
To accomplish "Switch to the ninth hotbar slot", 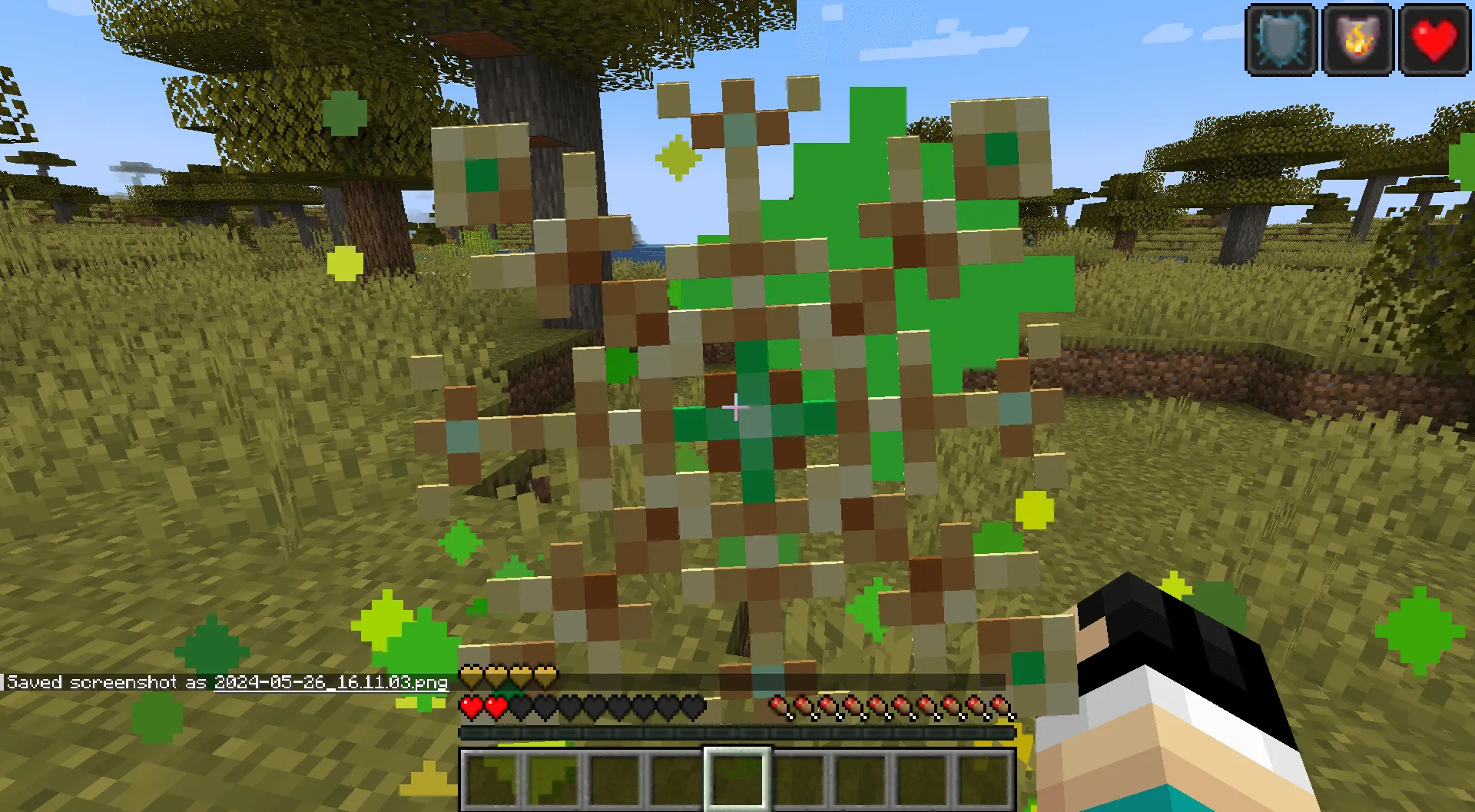I will 984,778.
